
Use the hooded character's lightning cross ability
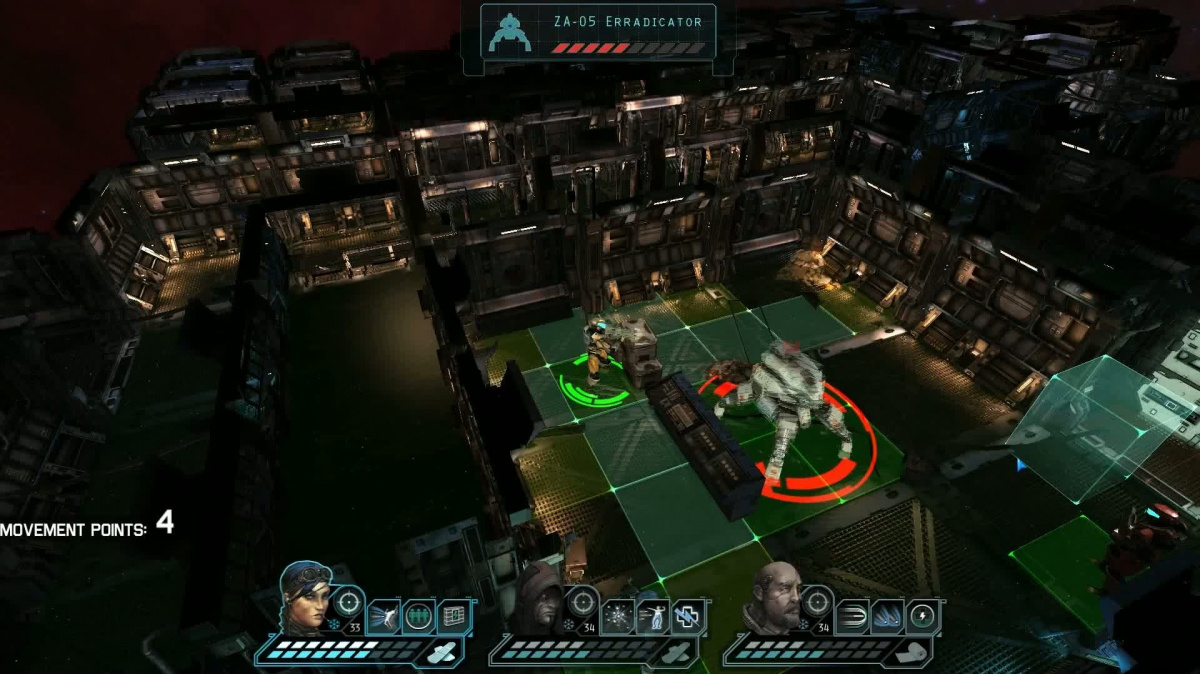[687, 617]
